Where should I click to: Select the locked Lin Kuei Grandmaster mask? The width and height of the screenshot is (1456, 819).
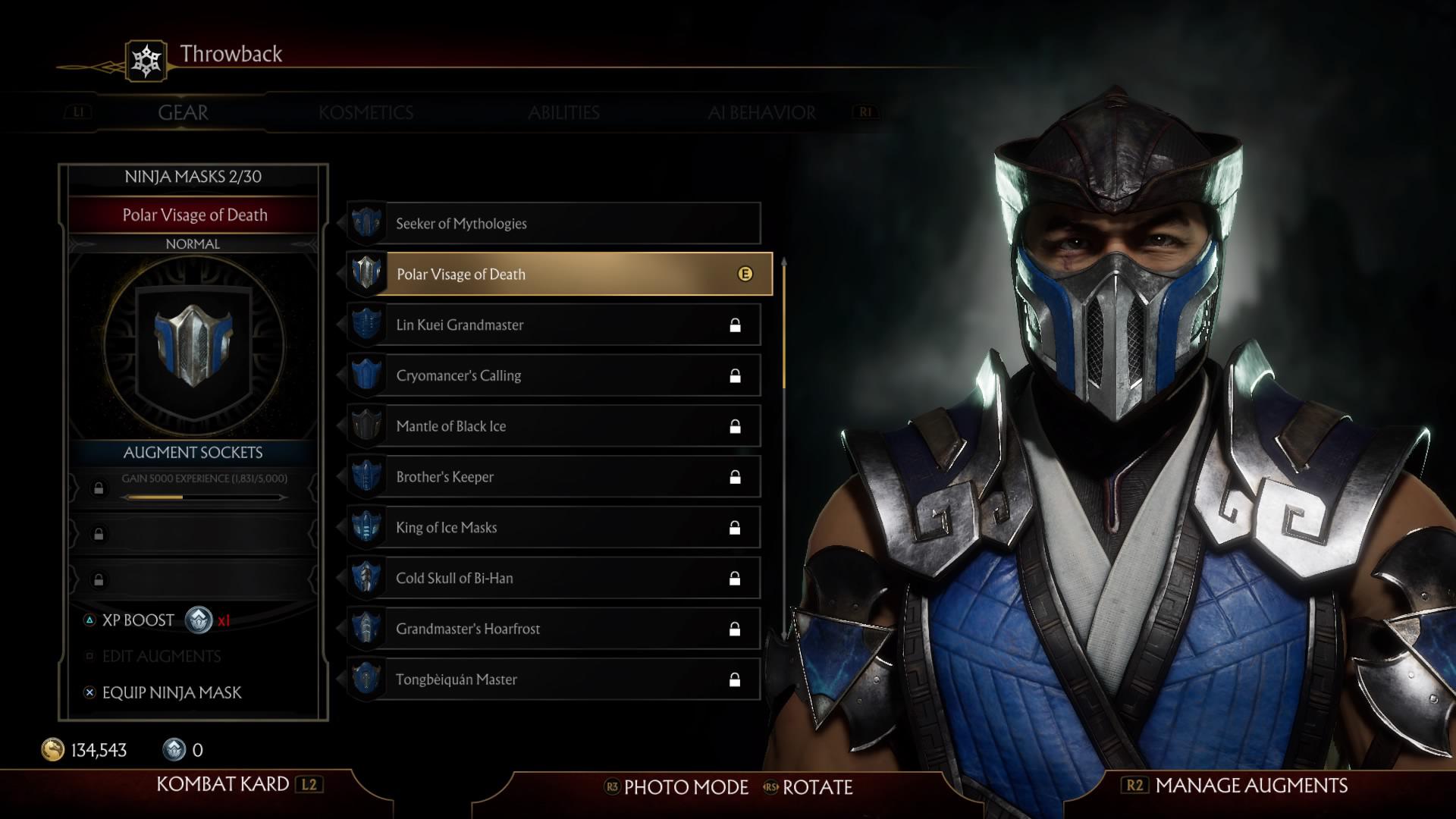coord(554,325)
